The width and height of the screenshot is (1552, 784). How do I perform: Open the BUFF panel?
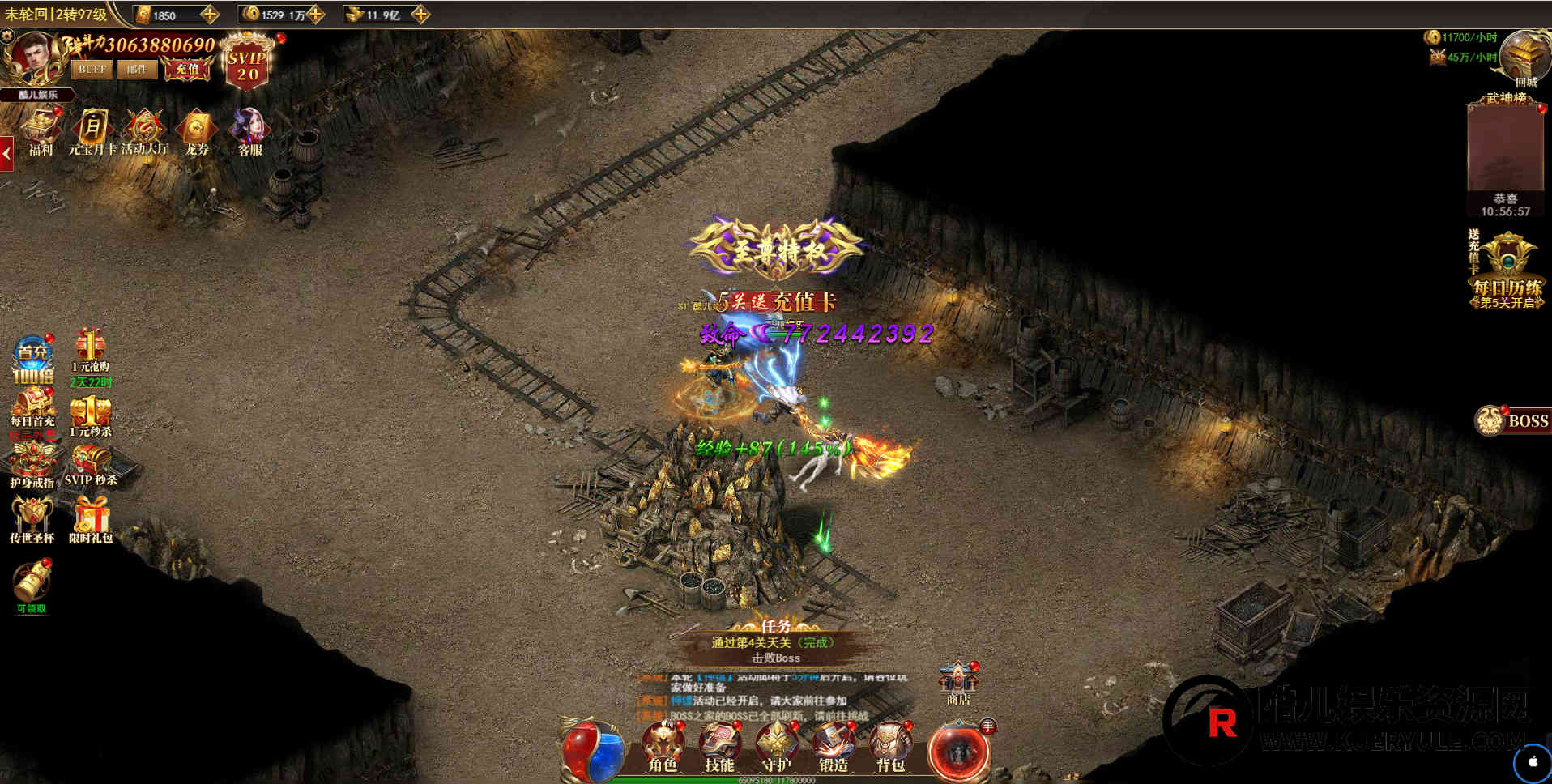tap(92, 70)
